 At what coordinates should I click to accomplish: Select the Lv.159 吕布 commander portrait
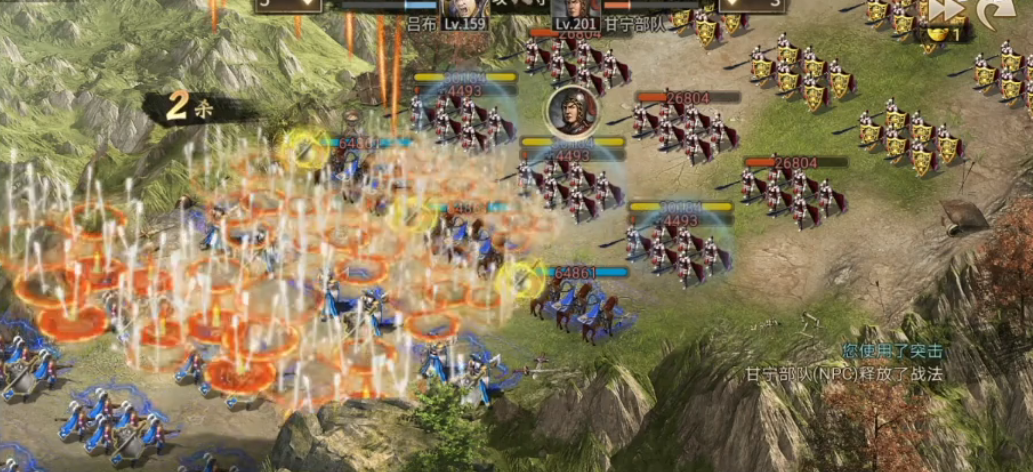tap(463, 12)
